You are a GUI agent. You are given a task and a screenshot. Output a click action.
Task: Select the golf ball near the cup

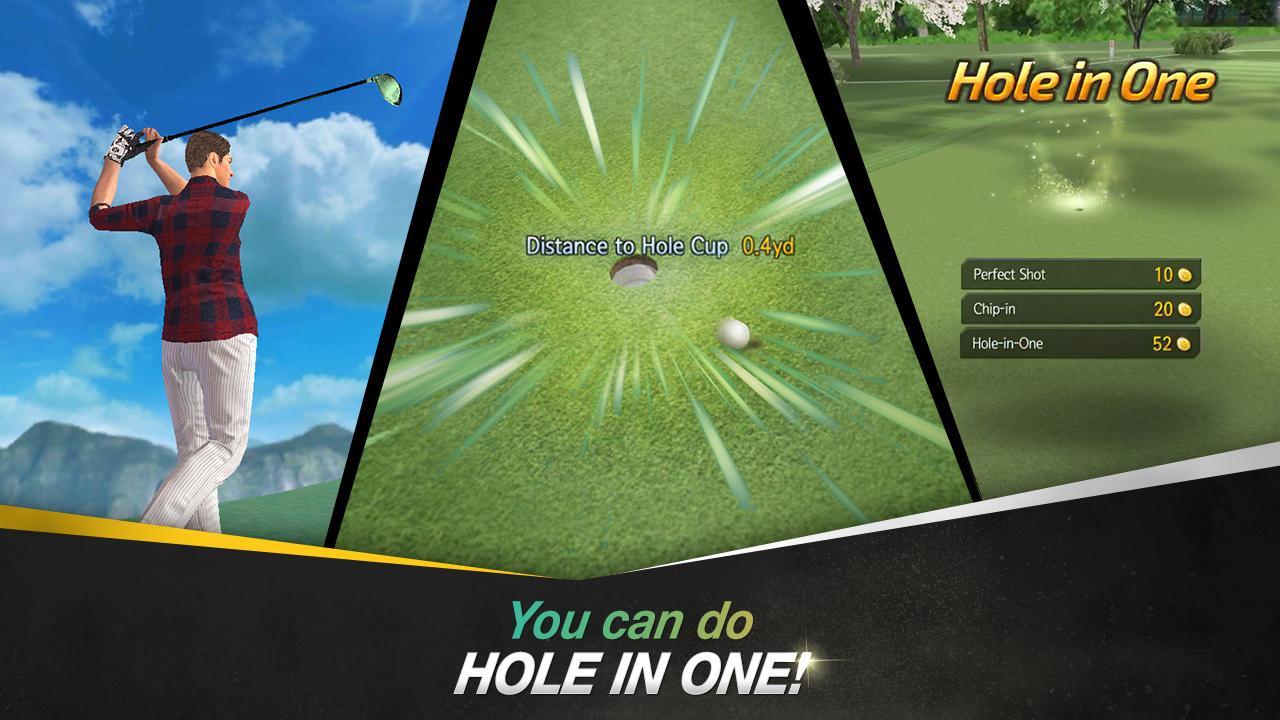click(x=737, y=333)
